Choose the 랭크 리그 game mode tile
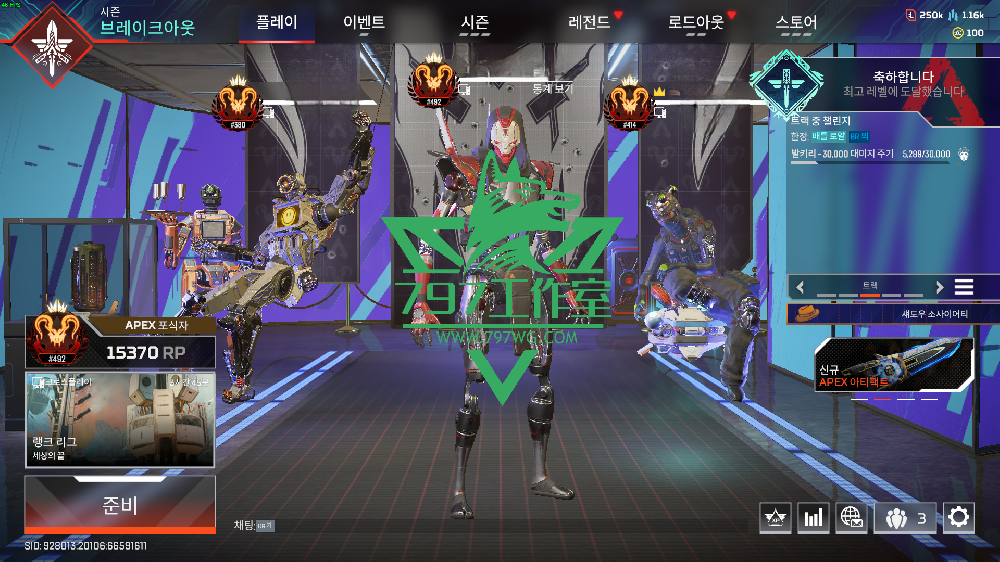This screenshot has height=562, width=1000. coord(120,419)
